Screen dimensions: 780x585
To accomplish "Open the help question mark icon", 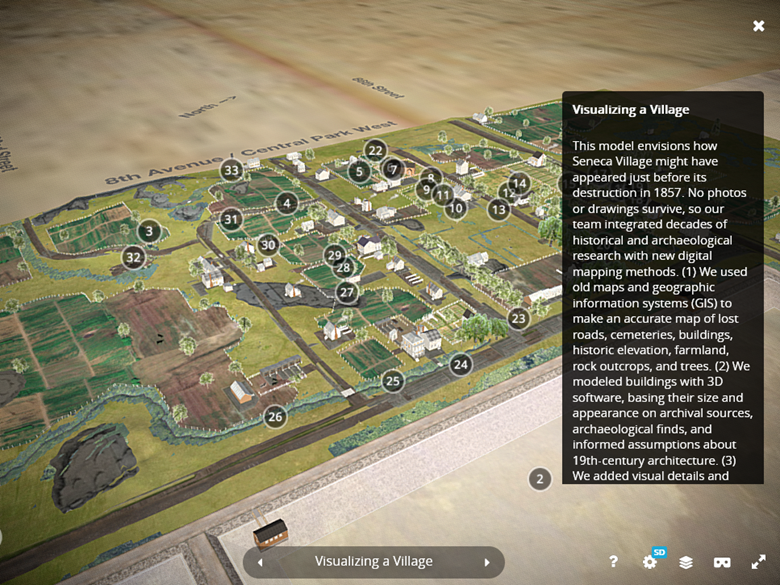I will coord(613,562).
